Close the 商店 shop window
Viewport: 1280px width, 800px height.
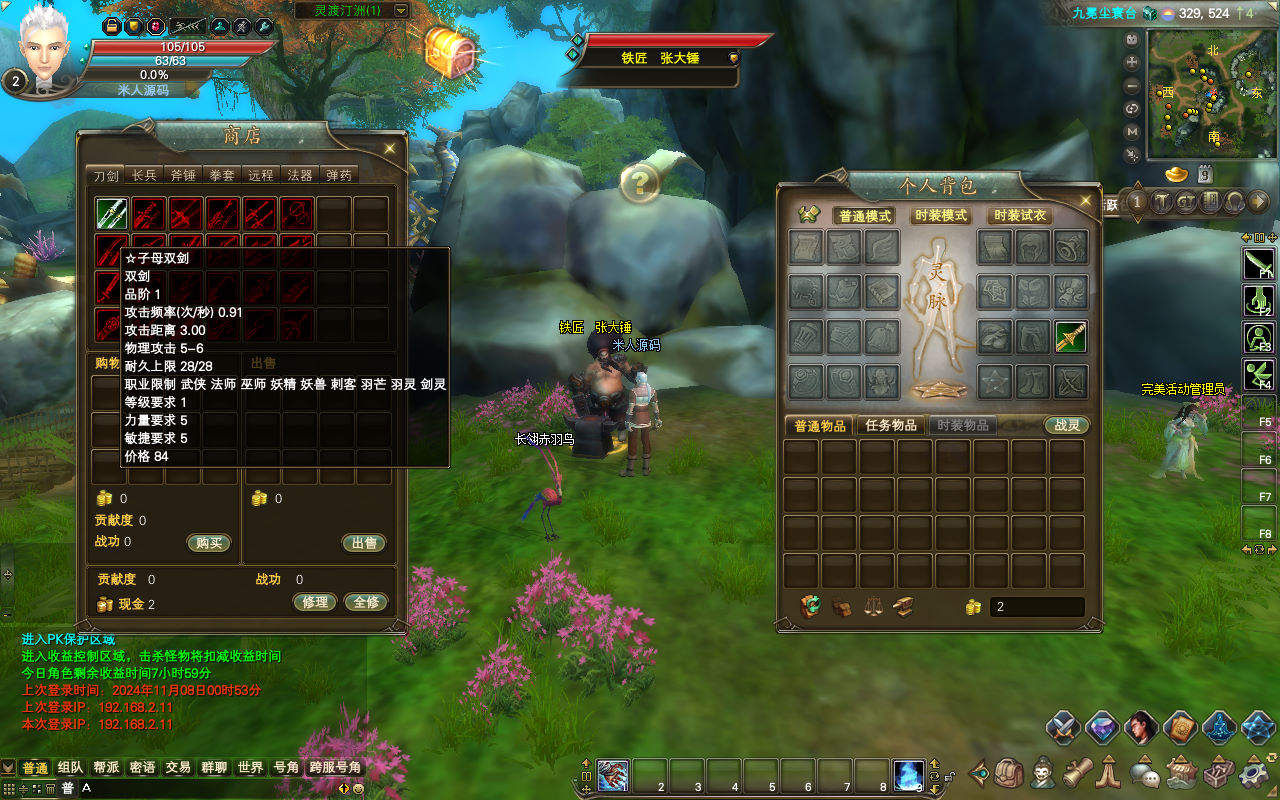click(390, 149)
